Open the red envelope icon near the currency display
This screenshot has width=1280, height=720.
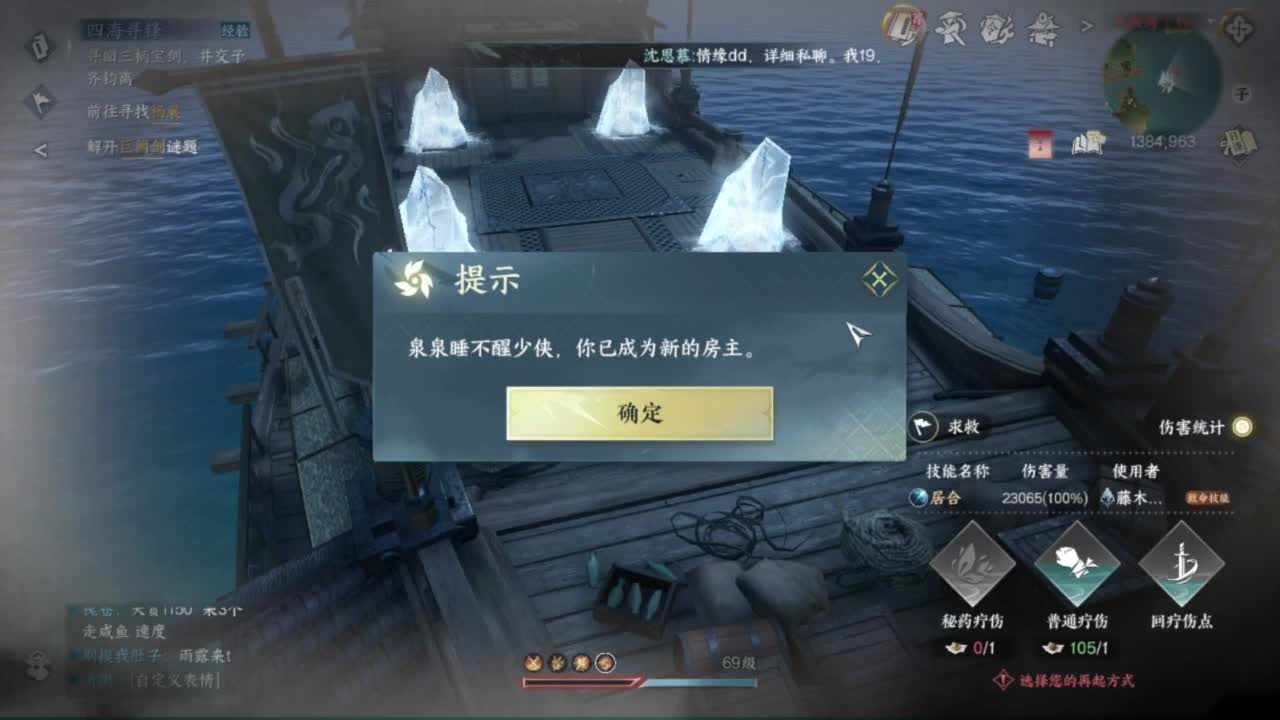[1041, 142]
